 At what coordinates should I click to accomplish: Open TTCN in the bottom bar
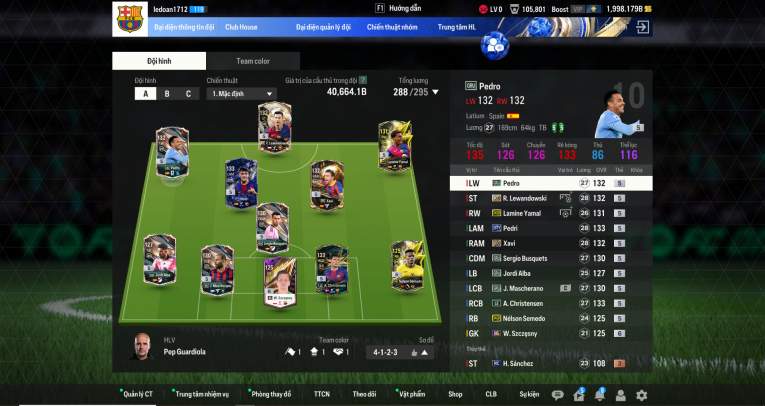pyautogui.click(x=321, y=395)
